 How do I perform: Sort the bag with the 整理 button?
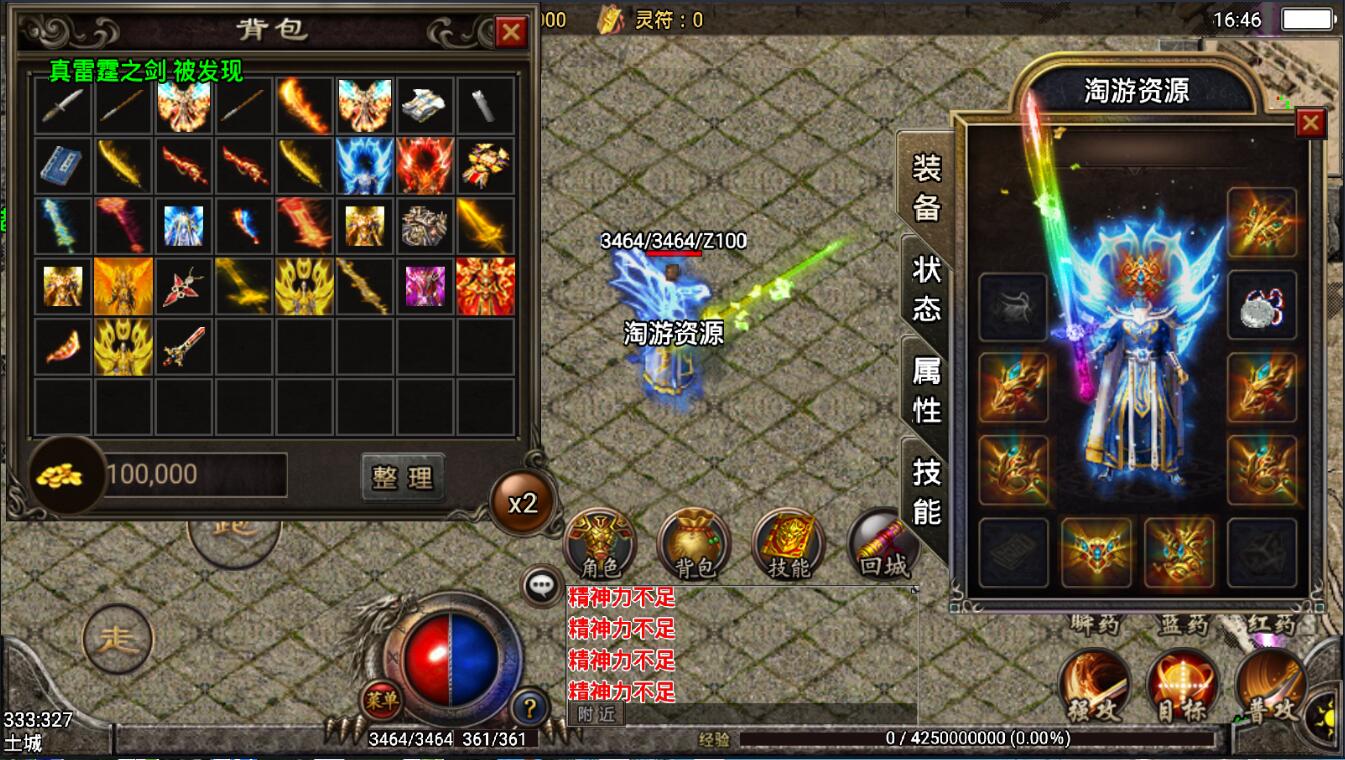(402, 477)
